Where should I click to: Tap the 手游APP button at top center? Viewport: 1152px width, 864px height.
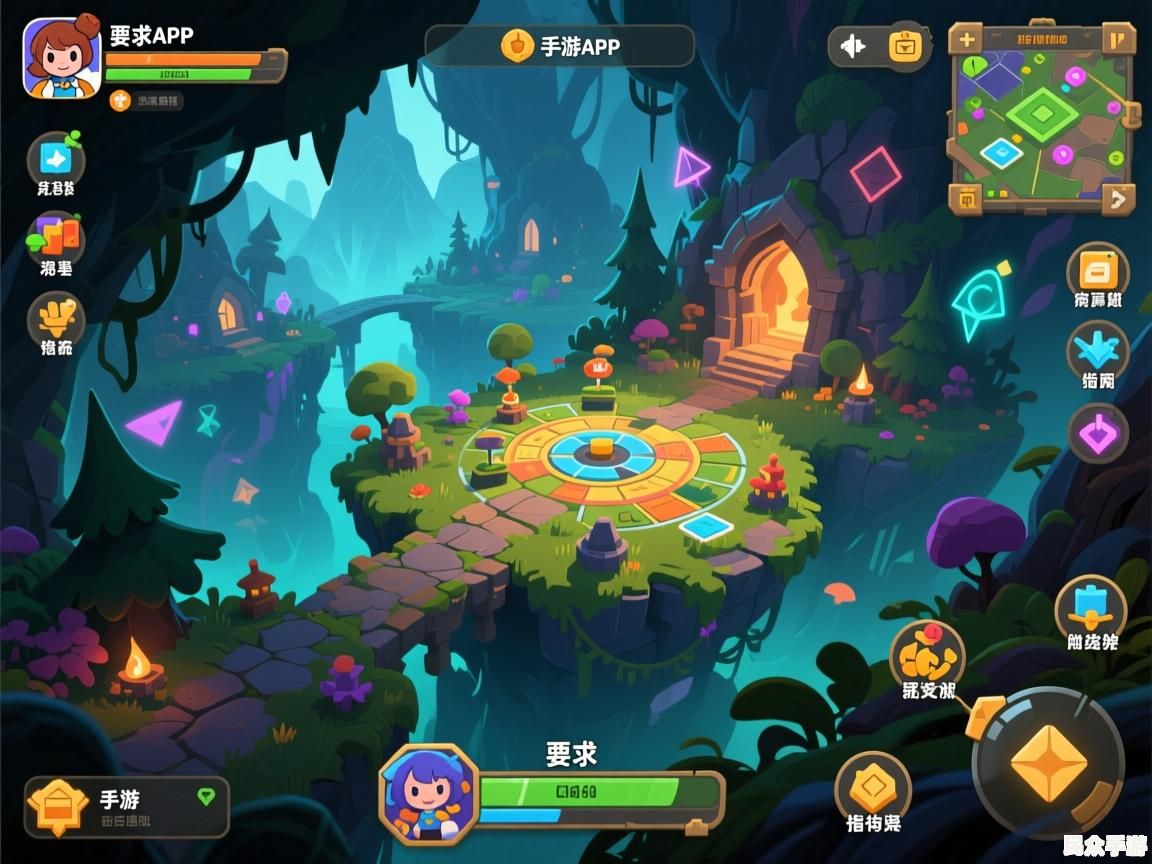(x=560, y=46)
